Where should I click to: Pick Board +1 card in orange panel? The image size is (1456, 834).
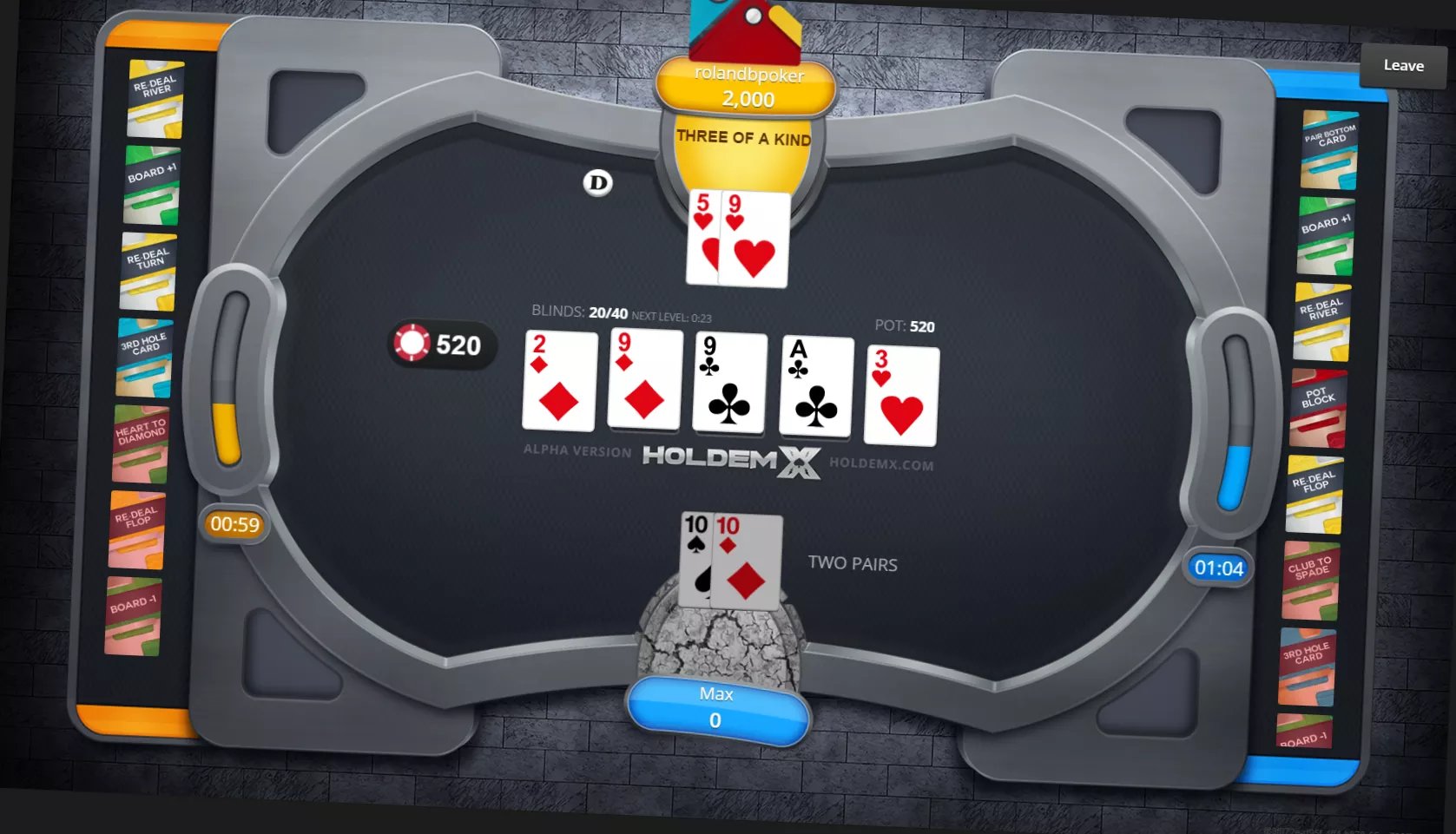click(x=152, y=186)
